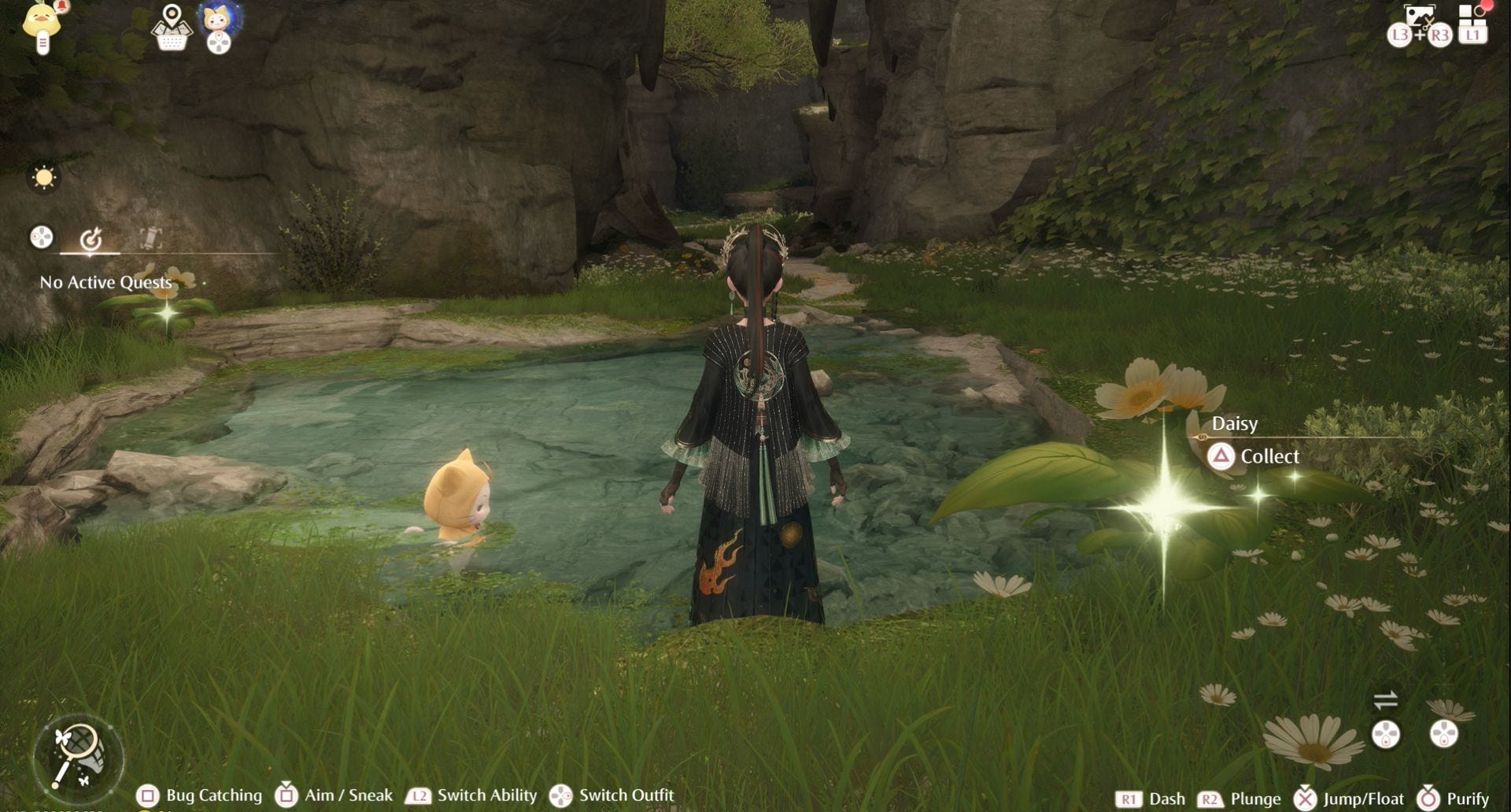Viewport: 1511px width, 812px height.
Task: Open the map location pin icon
Action: 172,26
